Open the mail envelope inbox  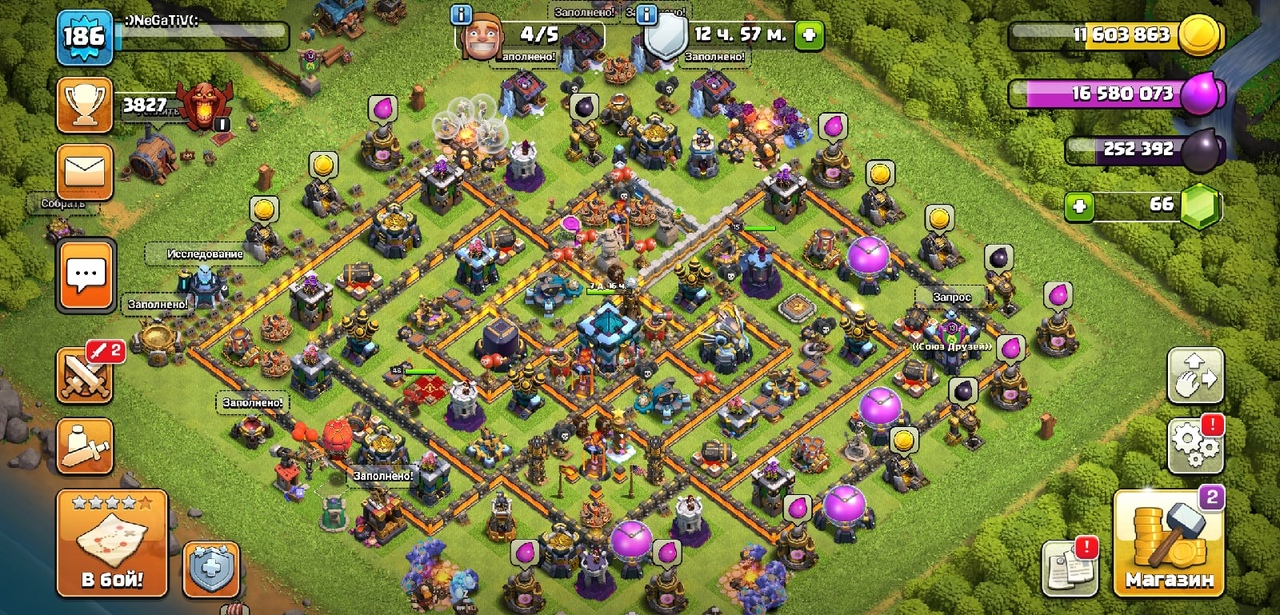coord(85,172)
